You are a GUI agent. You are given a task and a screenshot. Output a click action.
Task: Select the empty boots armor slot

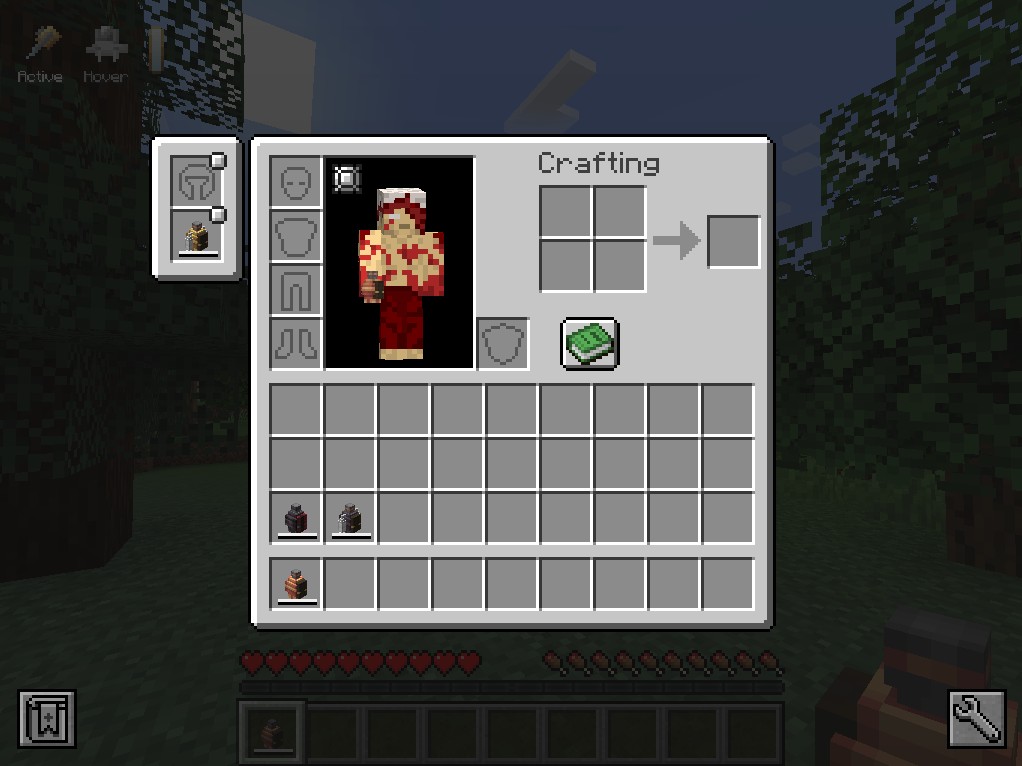pos(296,345)
